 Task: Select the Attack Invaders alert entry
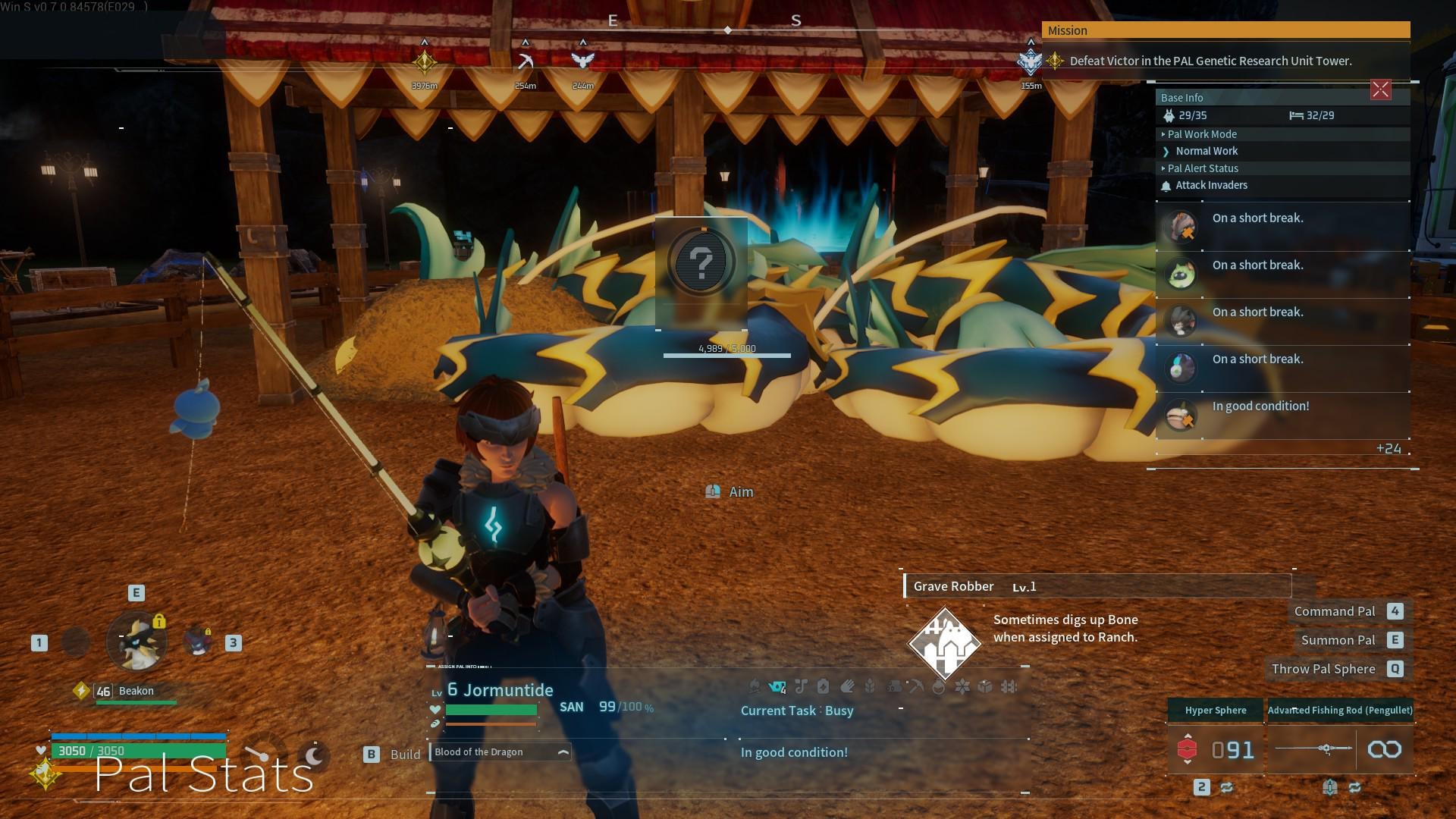click(x=1211, y=185)
